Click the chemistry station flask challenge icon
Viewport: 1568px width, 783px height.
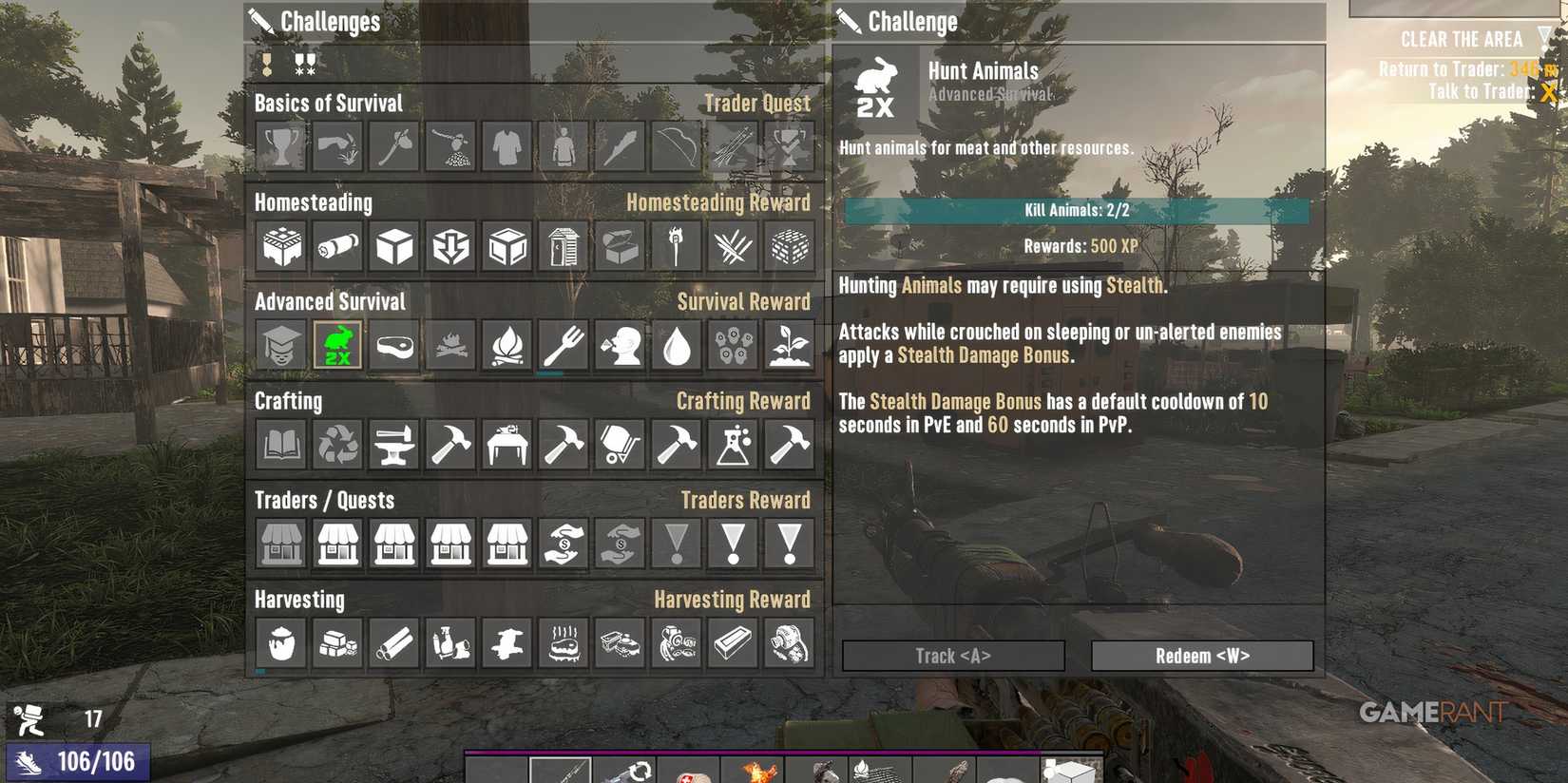[731, 445]
